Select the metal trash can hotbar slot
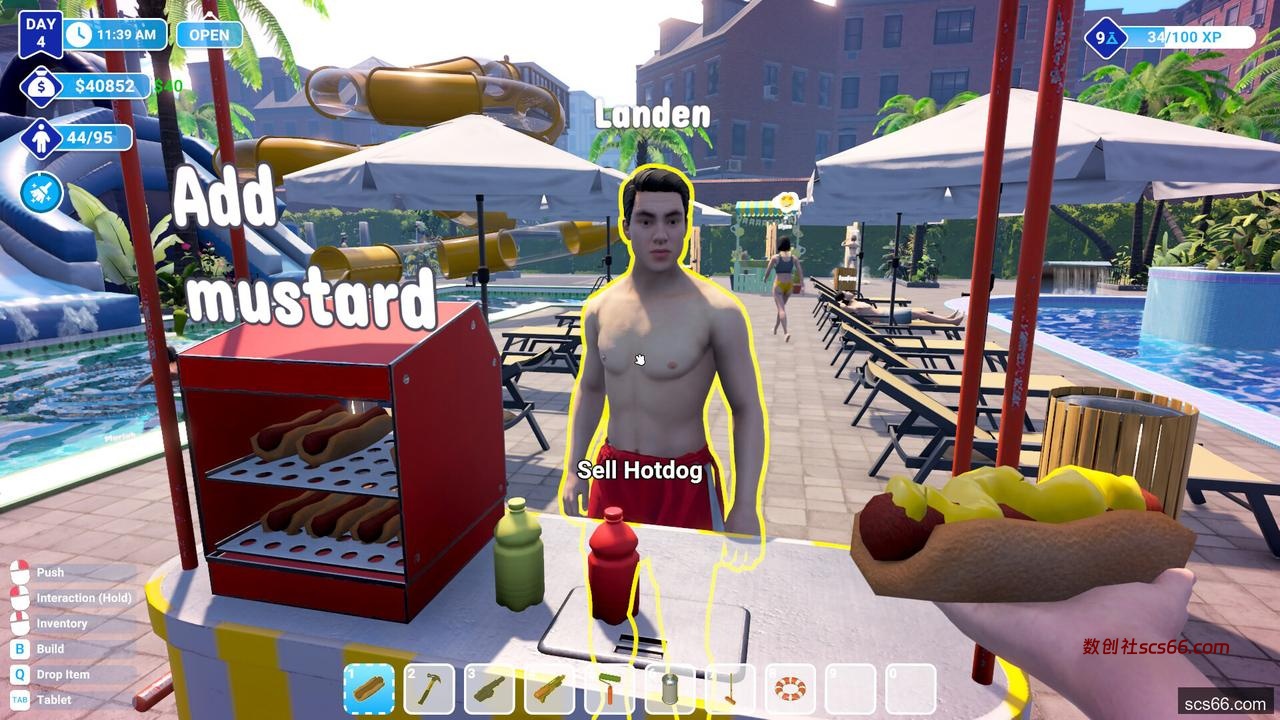1280x720 pixels. coord(670,689)
